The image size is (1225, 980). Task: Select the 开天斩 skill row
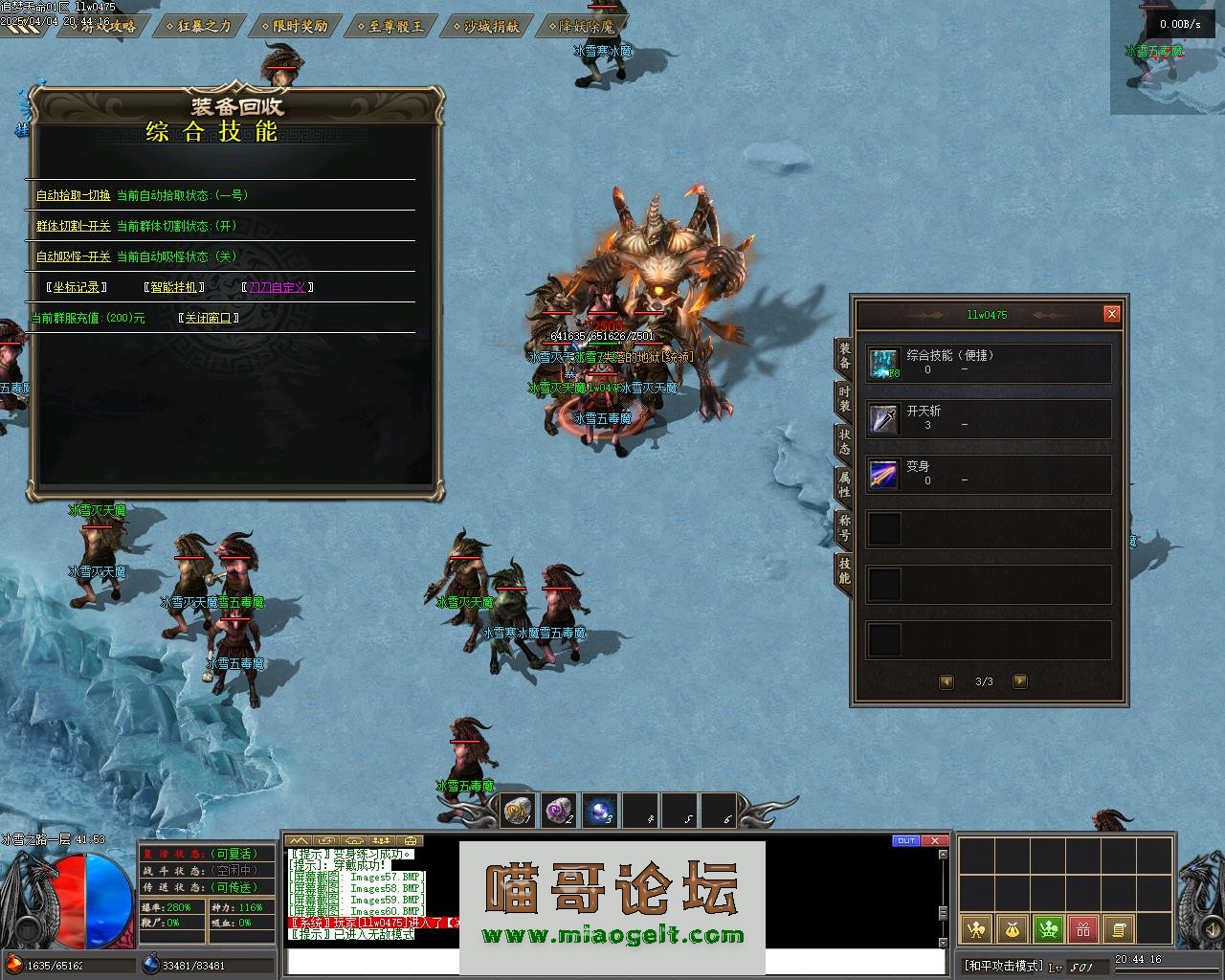tap(988, 418)
